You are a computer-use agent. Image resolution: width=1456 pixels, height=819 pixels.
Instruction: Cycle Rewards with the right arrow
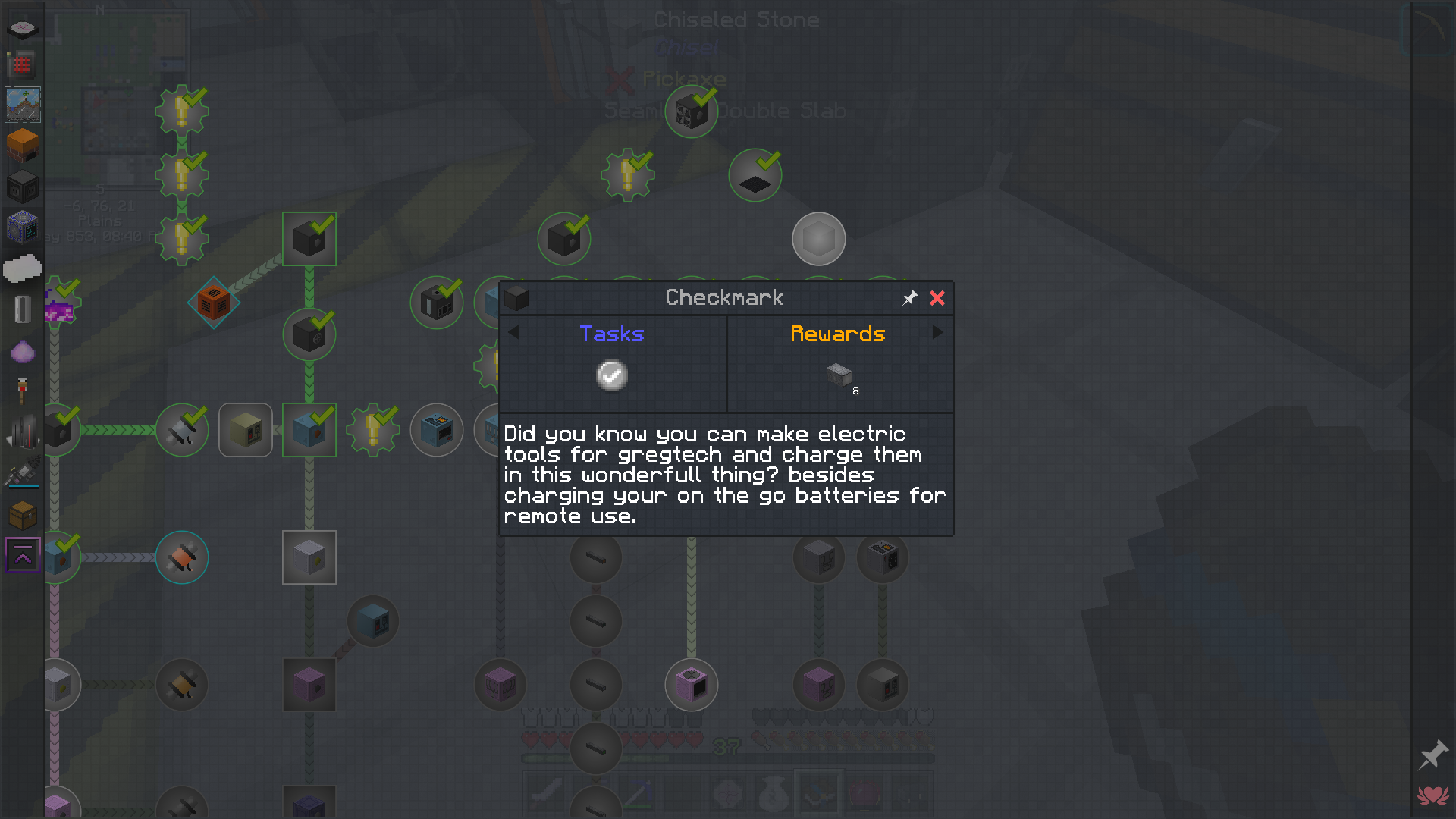tap(939, 332)
